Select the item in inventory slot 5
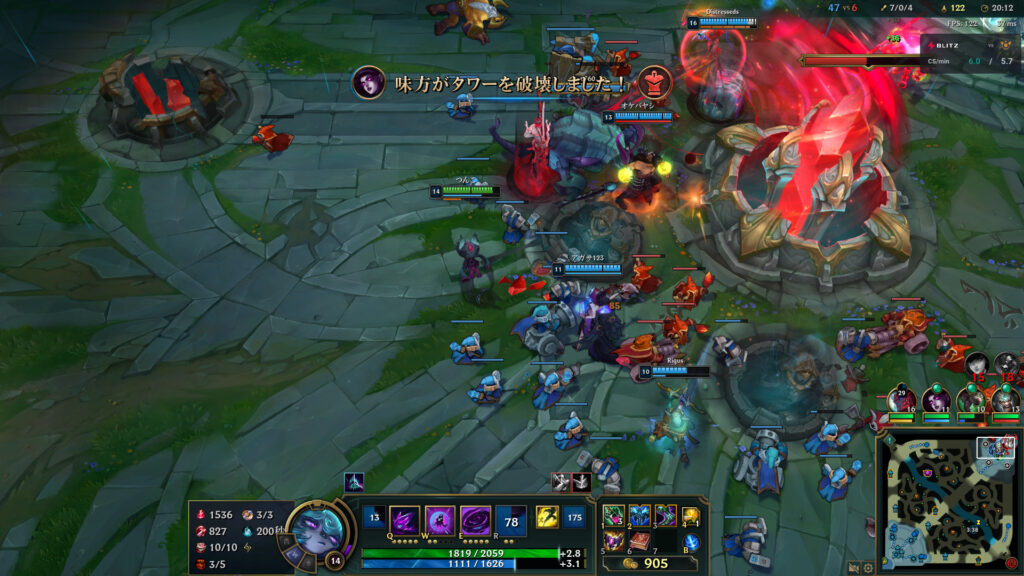The image size is (1024, 576). tap(612, 541)
